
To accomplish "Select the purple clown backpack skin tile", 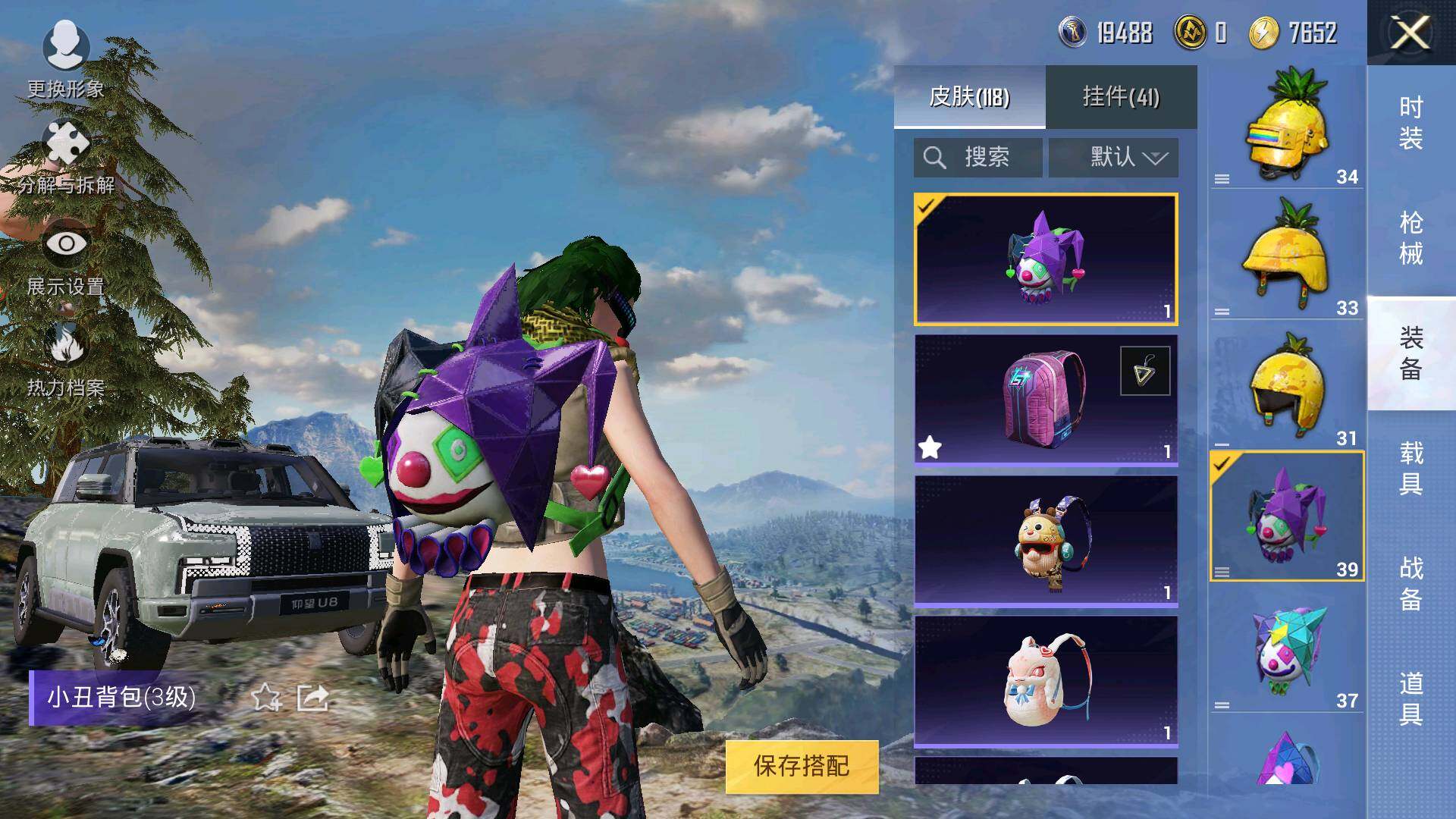I will (x=1045, y=259).
